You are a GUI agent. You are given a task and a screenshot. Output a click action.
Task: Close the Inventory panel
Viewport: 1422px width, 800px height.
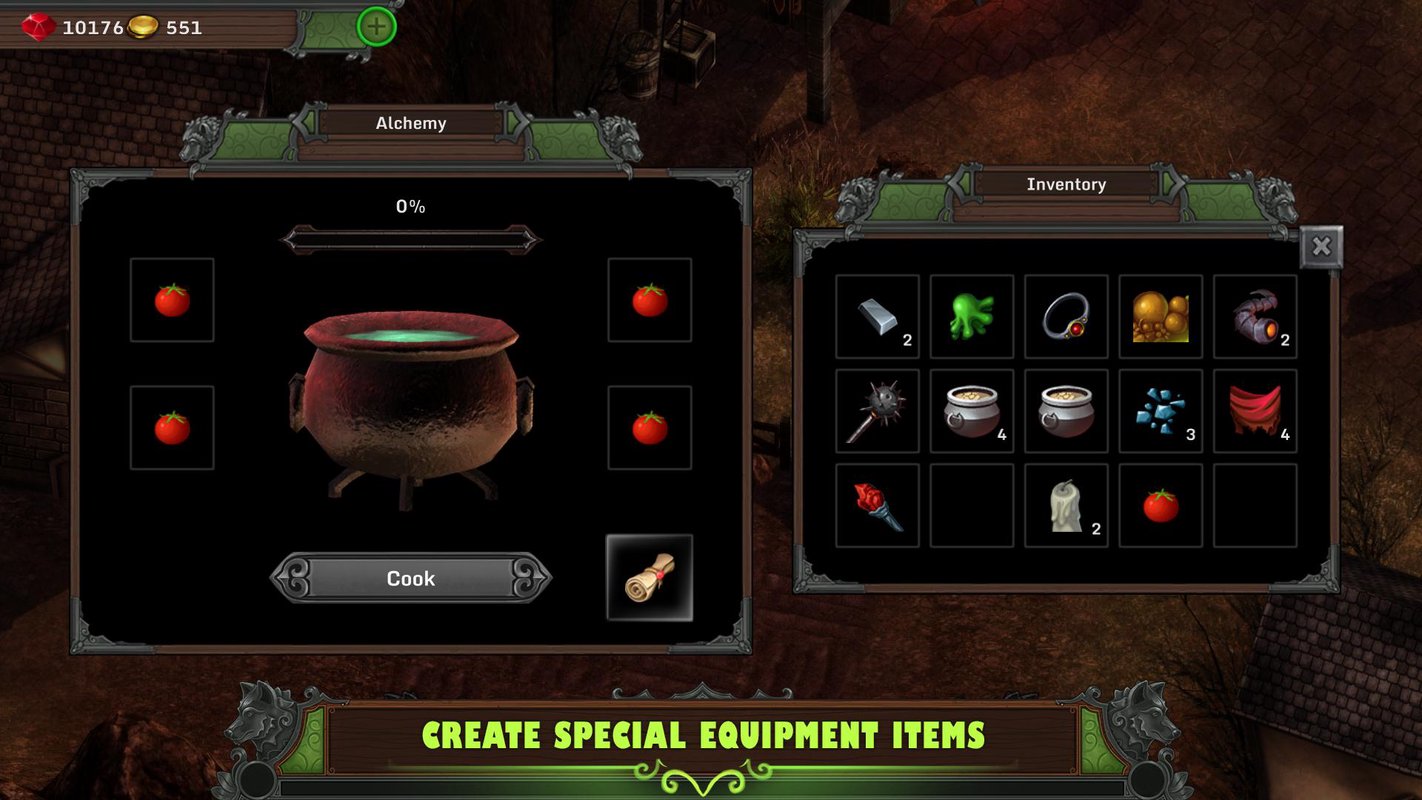(x=1321, y=246)
